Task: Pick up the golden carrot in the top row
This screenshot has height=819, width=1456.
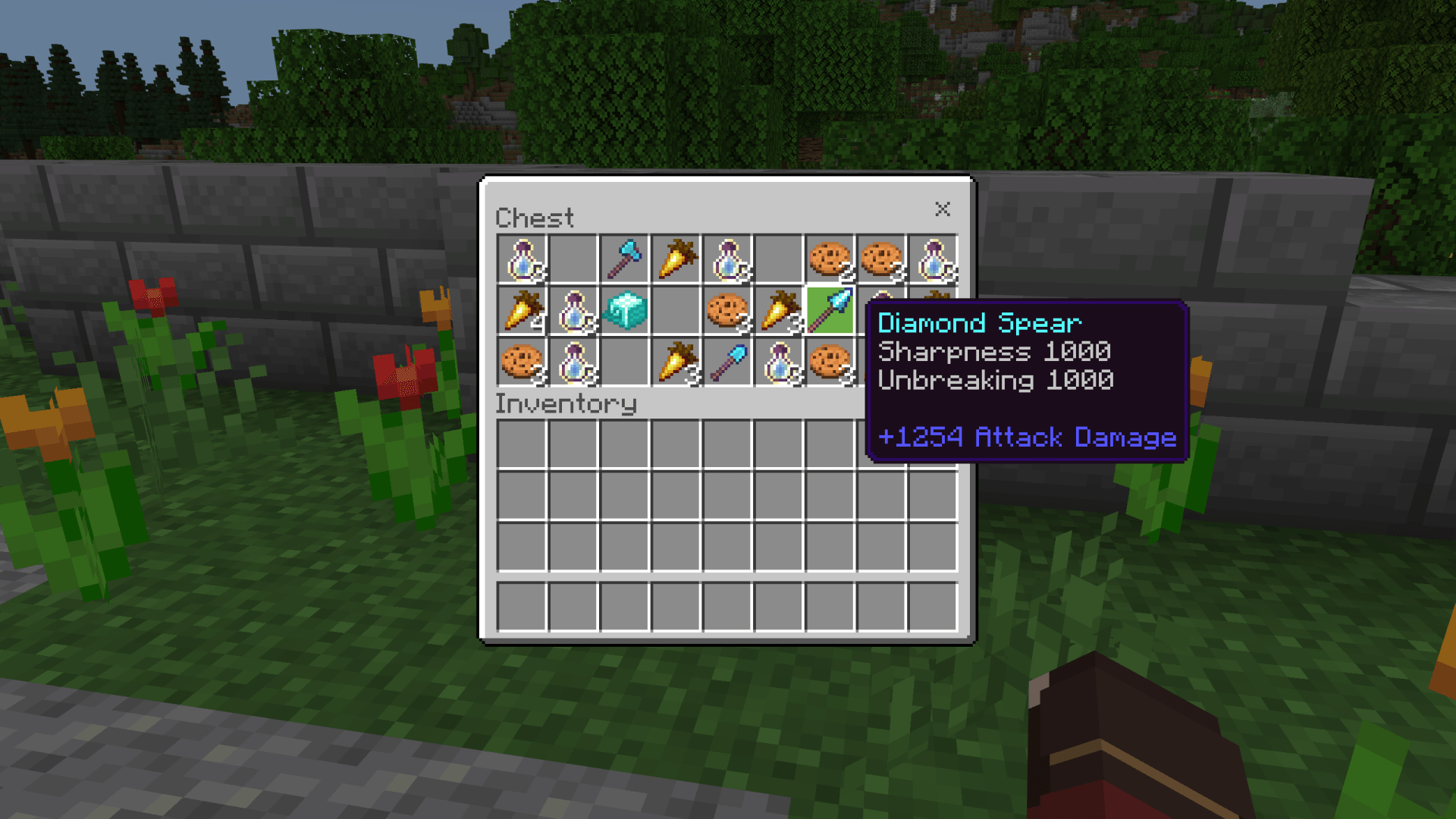Action: pyautogui.click(x=676, y=258)
